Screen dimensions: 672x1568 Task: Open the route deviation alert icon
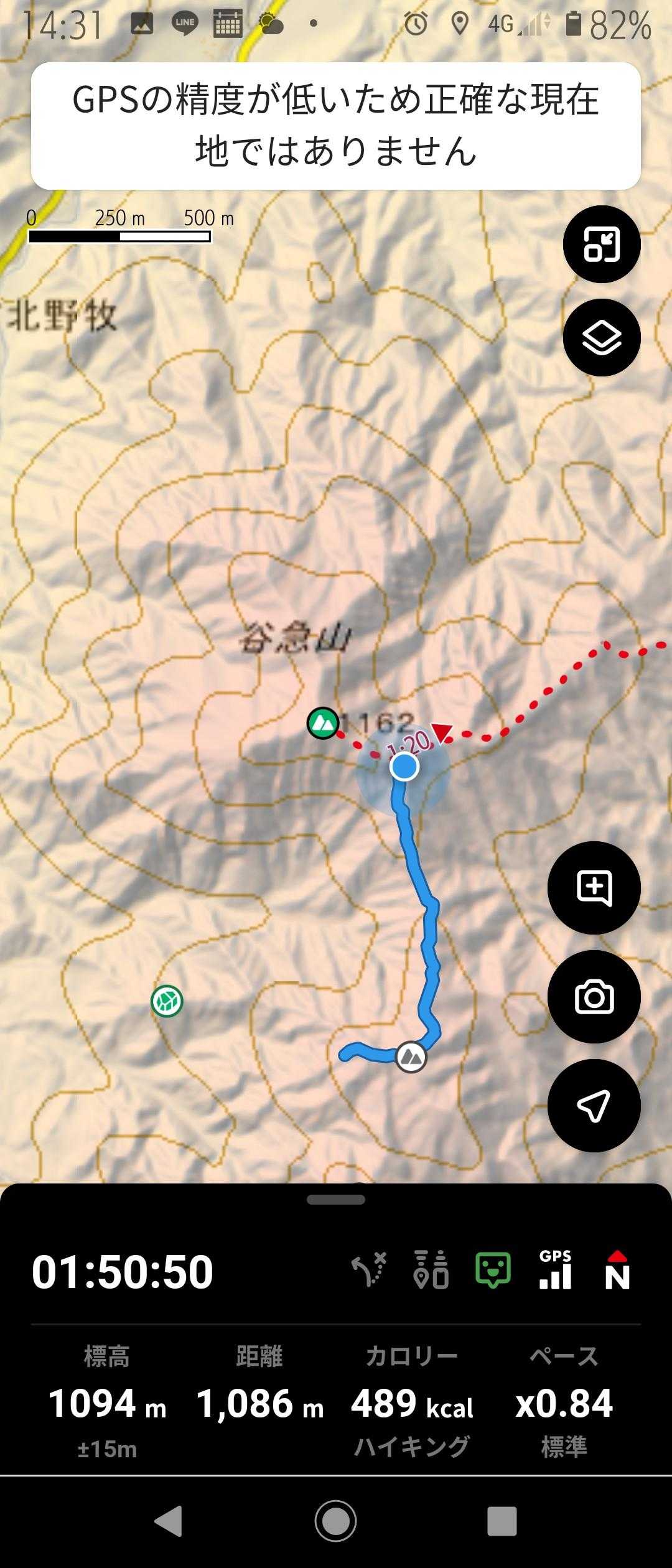point(369,1269)
